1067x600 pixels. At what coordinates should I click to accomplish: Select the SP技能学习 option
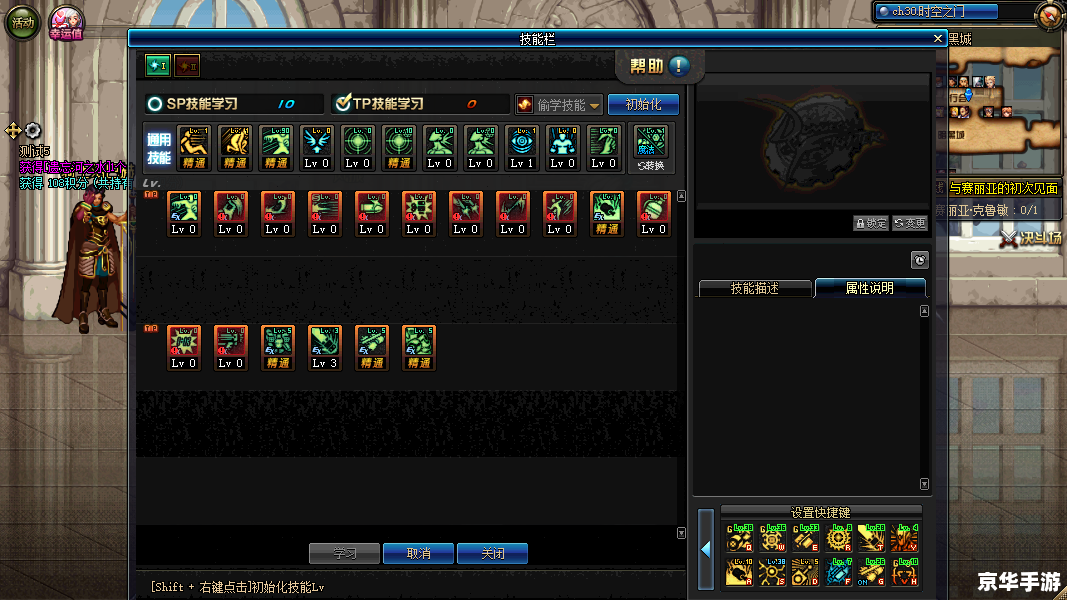click(x=155, y=103)
